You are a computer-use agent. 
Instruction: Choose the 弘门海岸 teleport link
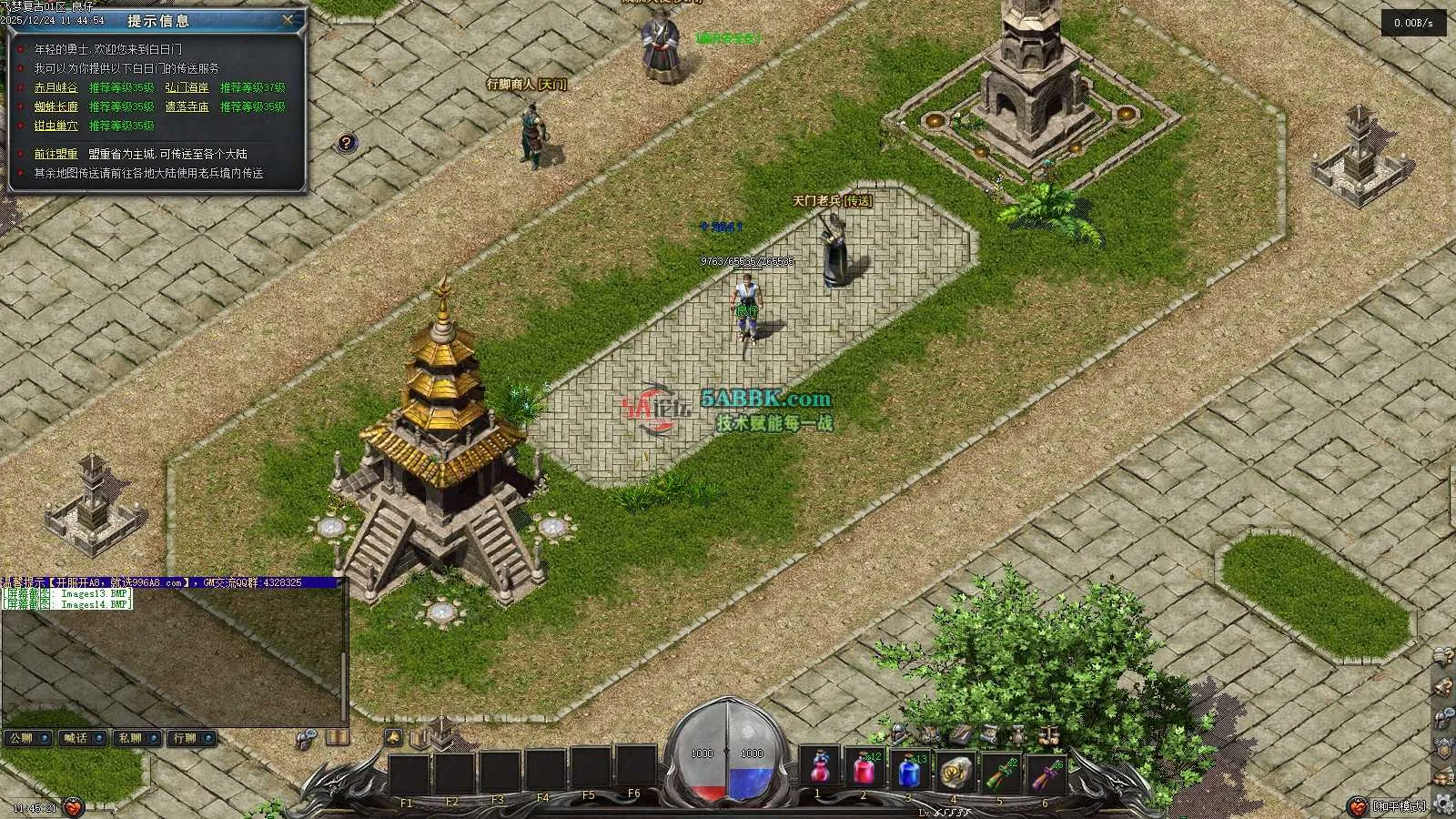(x=187, y=88)
